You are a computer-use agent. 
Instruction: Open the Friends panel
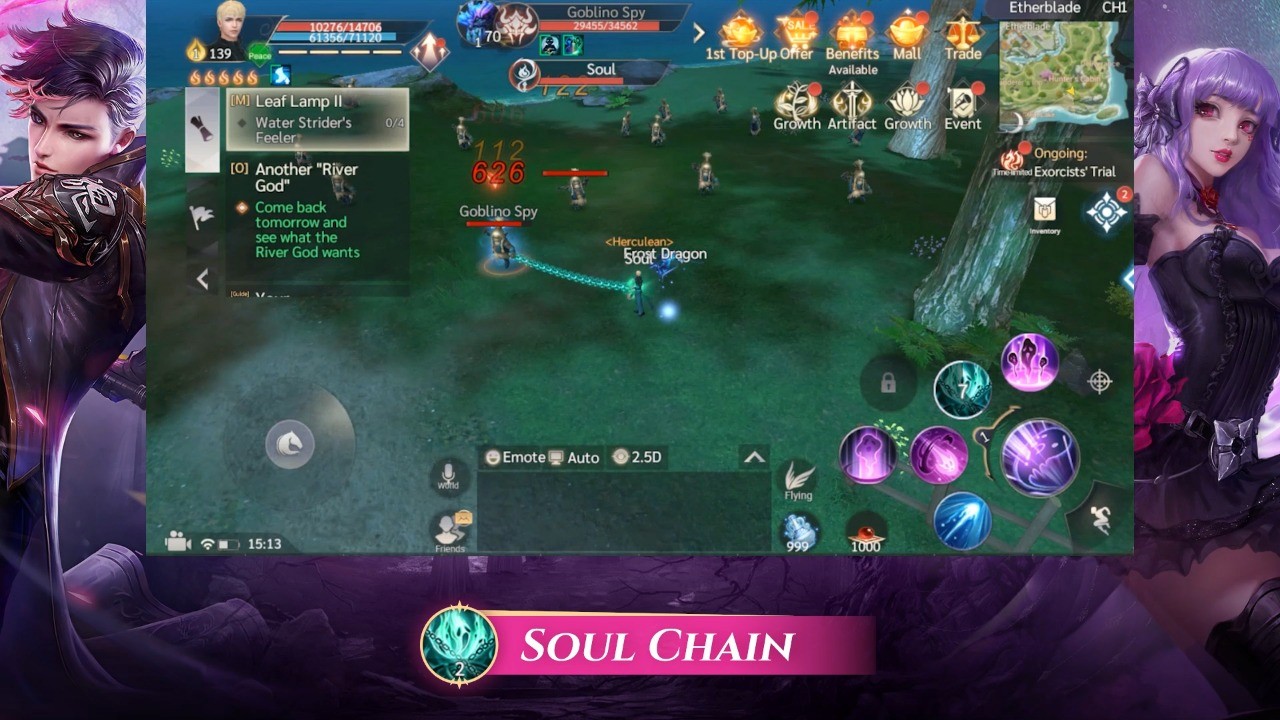[x=448, y=525]
